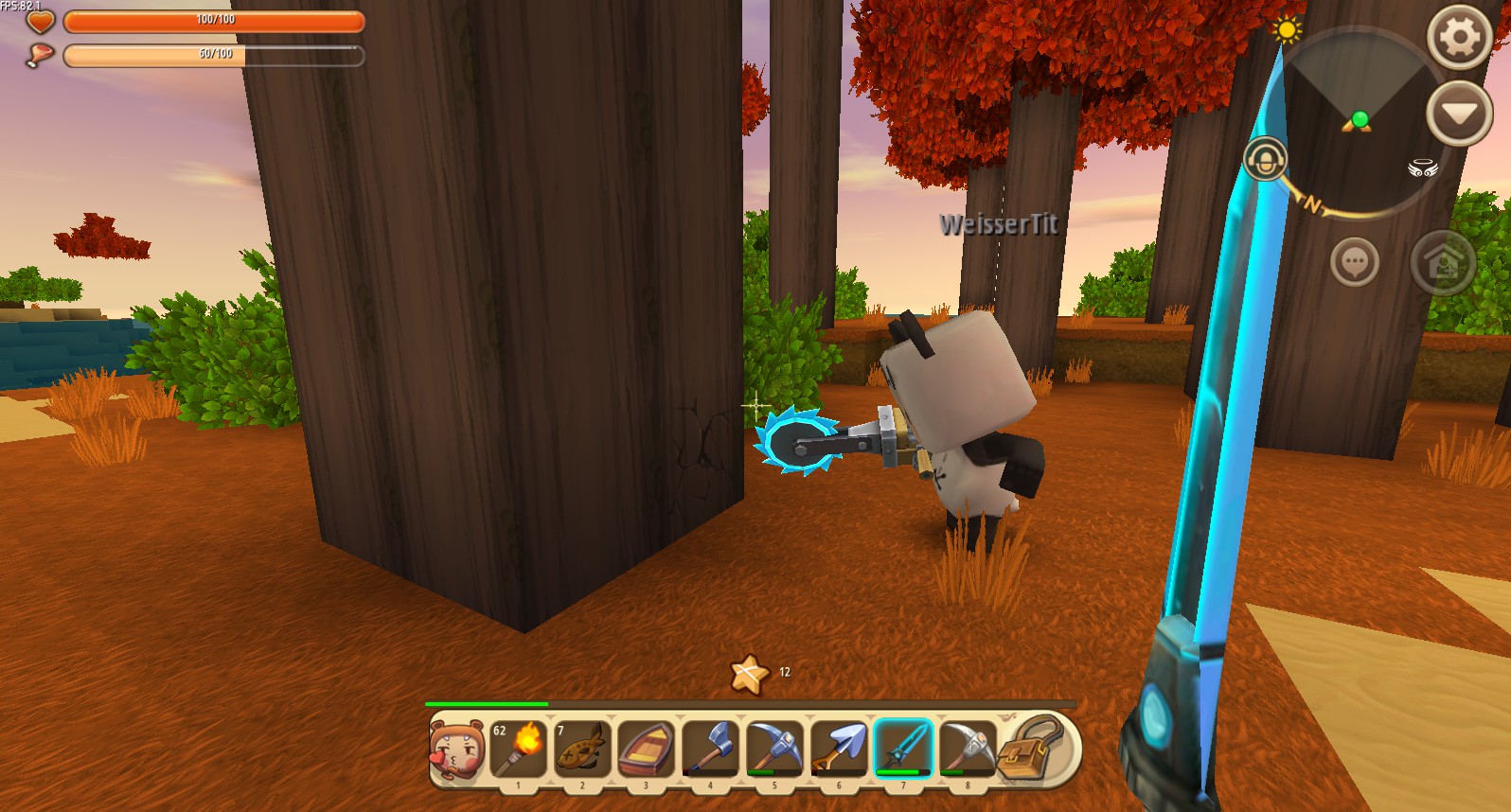Toggle the voice chat headset icon

point(1266,156)
